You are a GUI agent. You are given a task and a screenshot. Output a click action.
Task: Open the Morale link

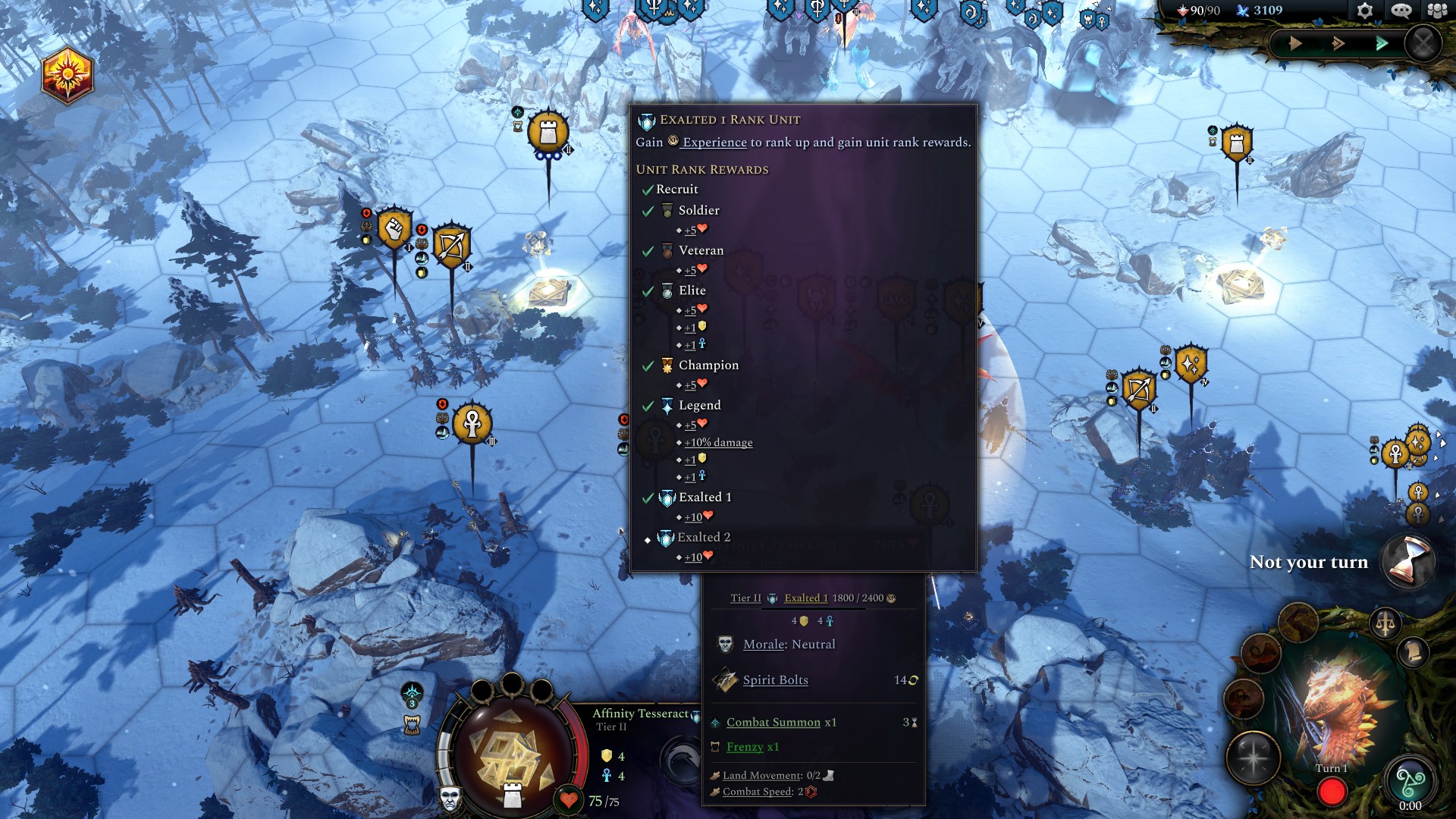[x=764, y=645]
